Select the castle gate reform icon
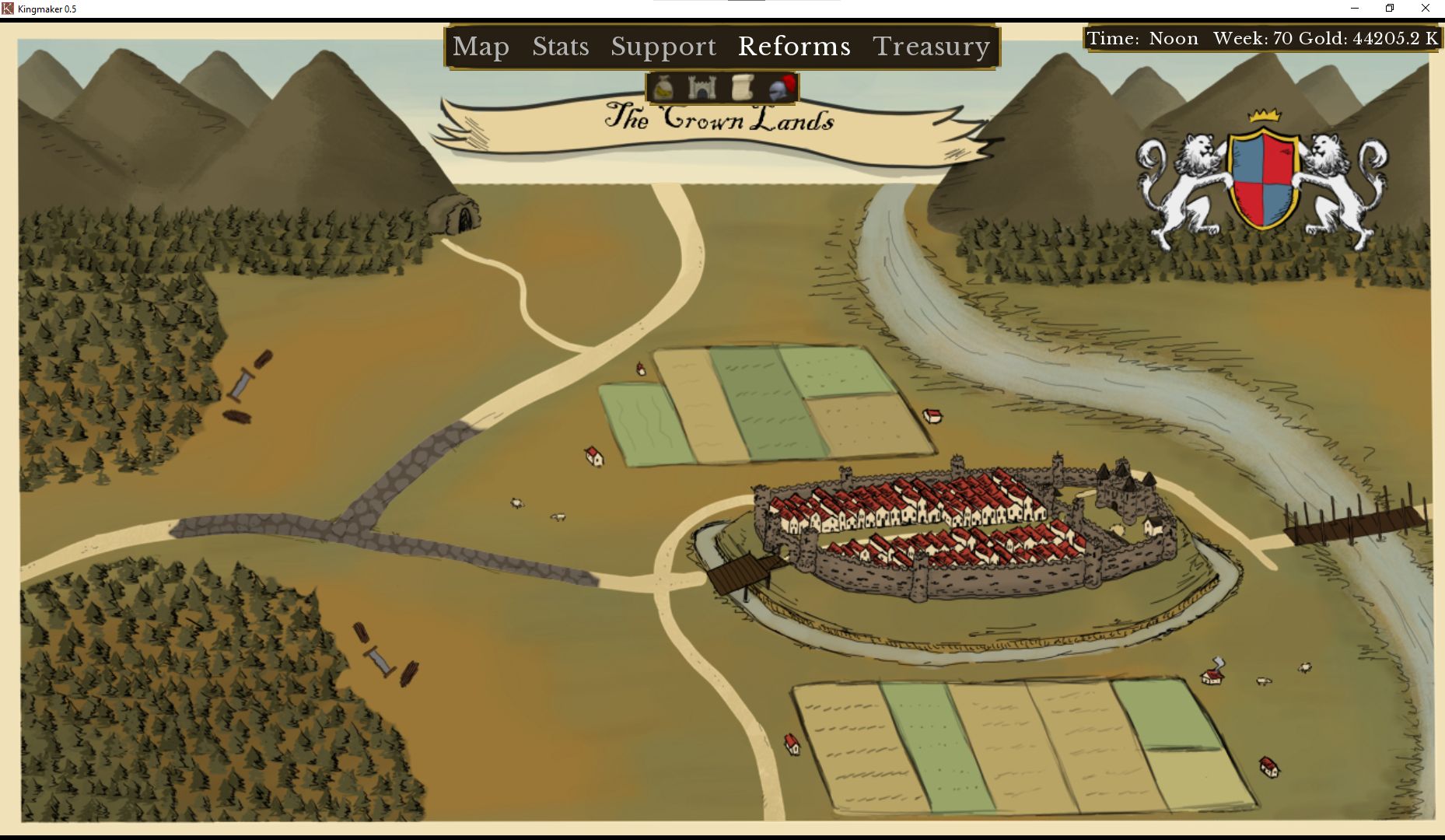The height and width of the screenshot is (840, 1445). pos(702,88)
